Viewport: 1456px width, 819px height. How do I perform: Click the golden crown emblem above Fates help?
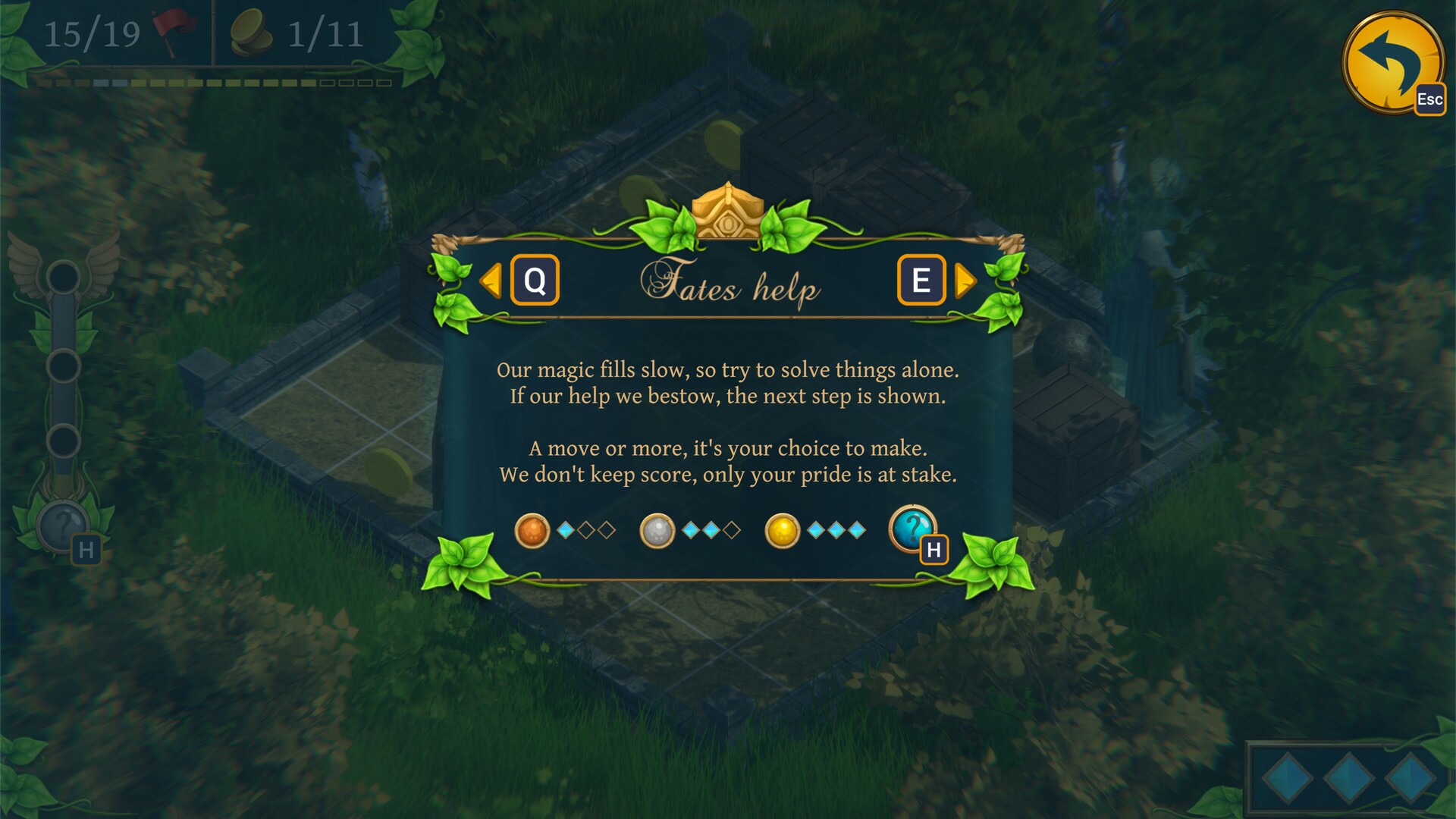pyautogui.click(x=728, y=212)
